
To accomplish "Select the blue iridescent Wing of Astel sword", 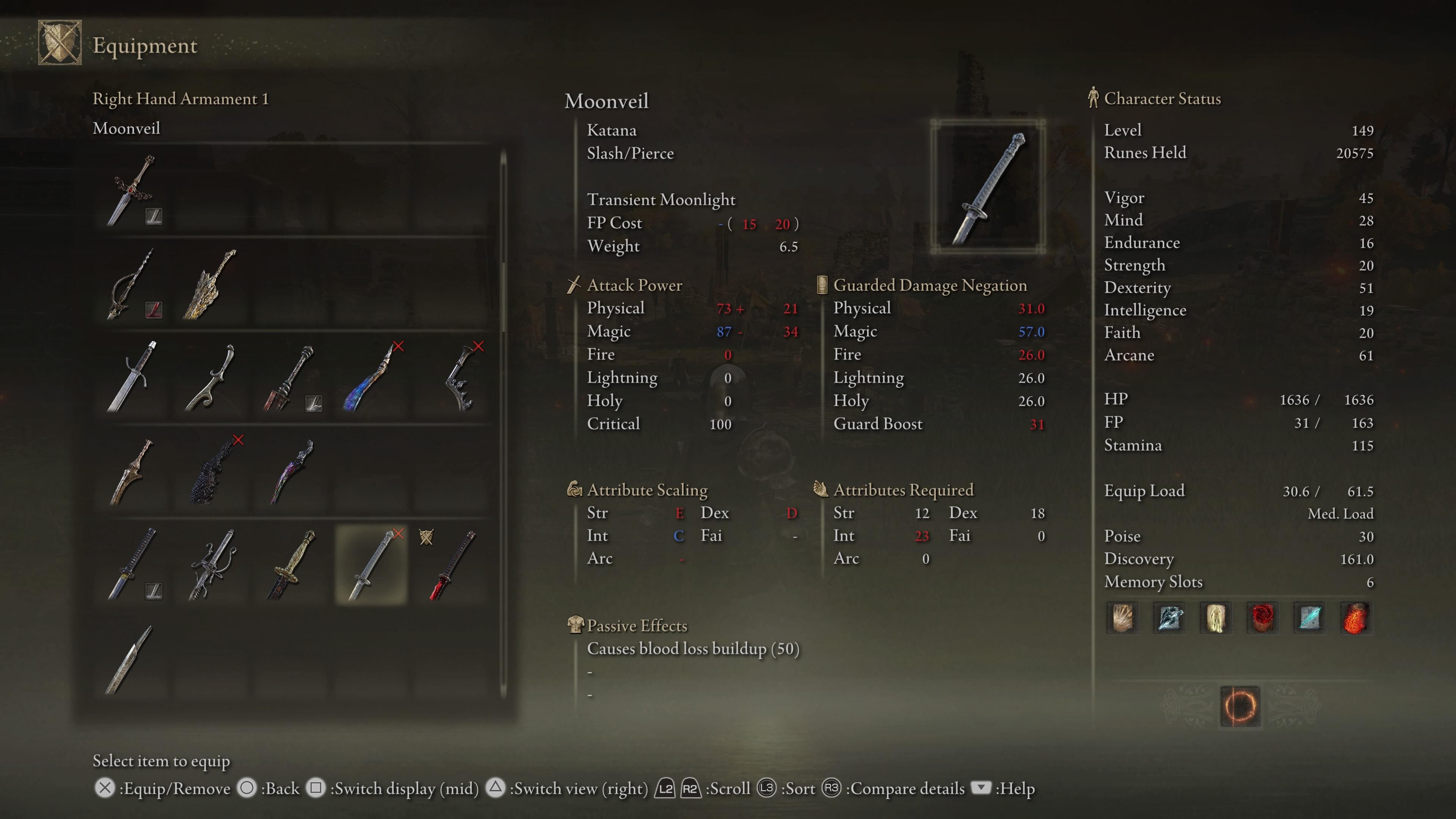I will coord(371,377).
